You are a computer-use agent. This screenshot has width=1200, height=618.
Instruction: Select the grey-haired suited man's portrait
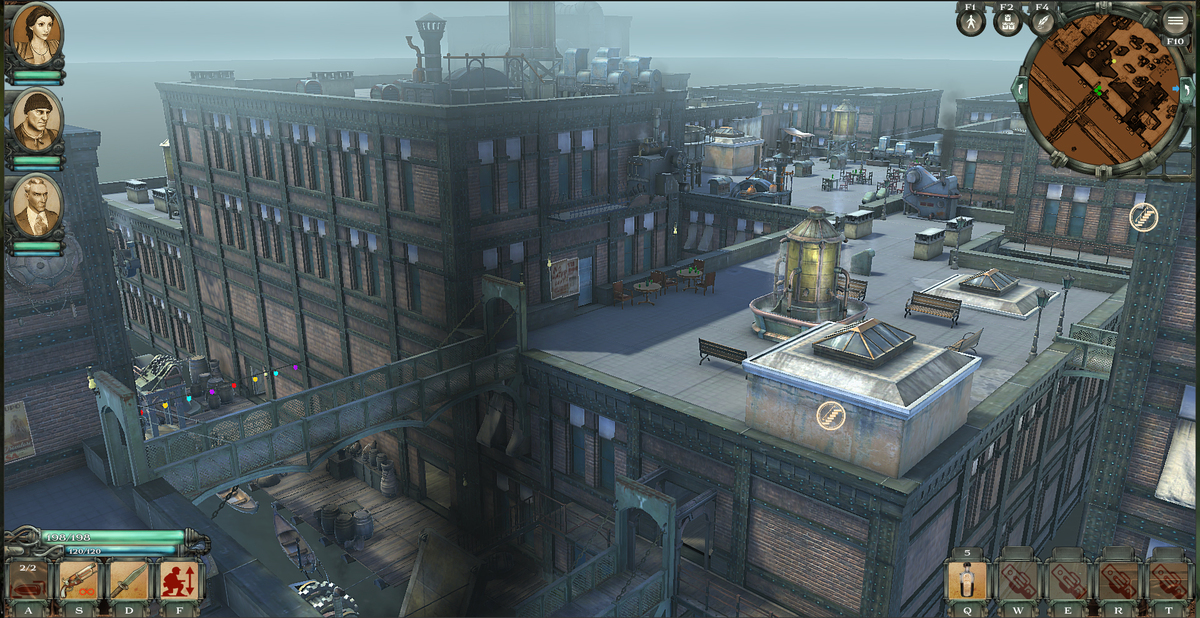pos(37,206)
